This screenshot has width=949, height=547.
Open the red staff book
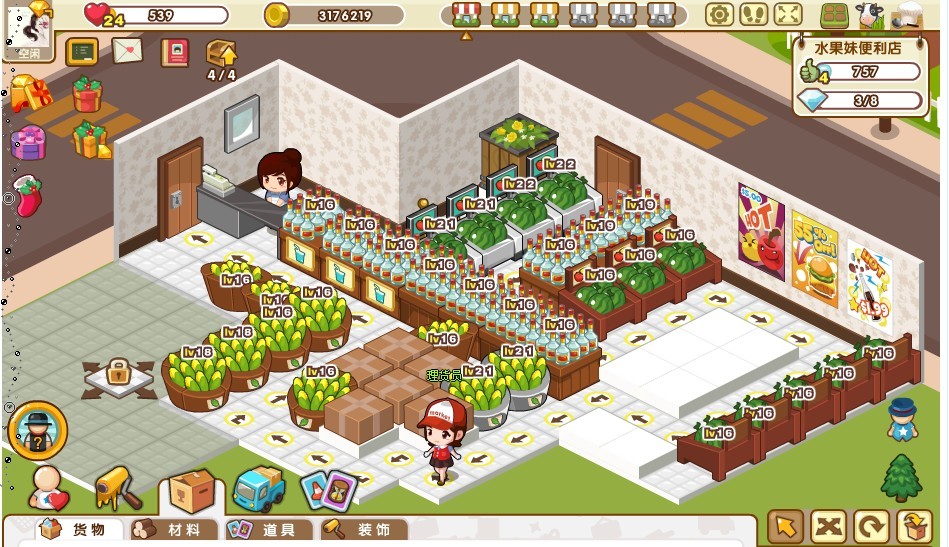tap(174, 52)
